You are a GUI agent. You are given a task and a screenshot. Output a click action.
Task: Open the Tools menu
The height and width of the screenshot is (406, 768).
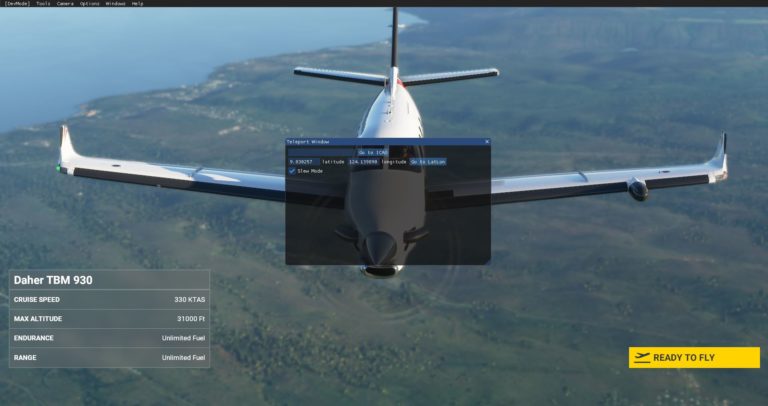43,4
